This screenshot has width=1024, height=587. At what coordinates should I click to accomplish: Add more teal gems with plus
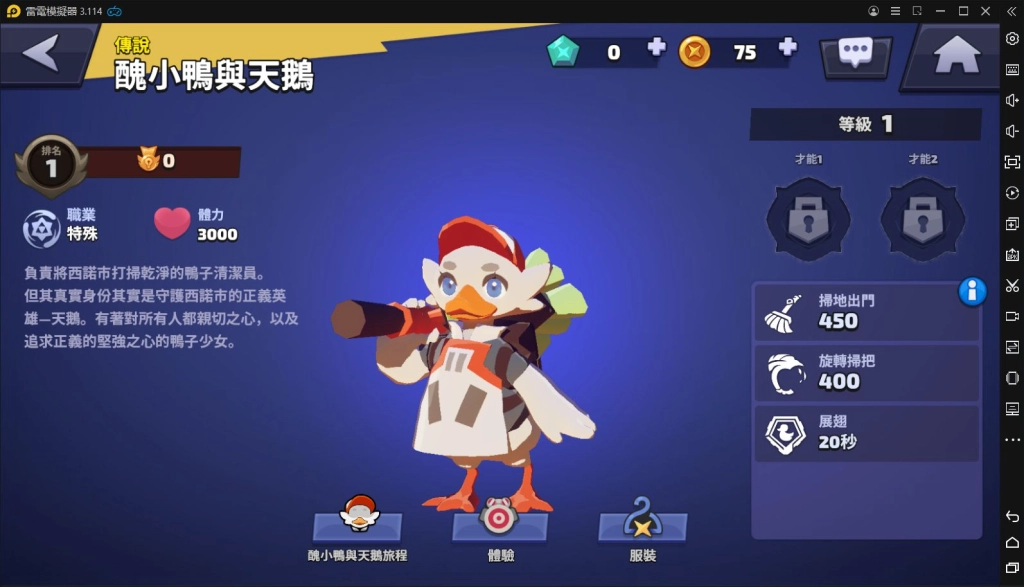pyautogui.click(x=656, y=47)
